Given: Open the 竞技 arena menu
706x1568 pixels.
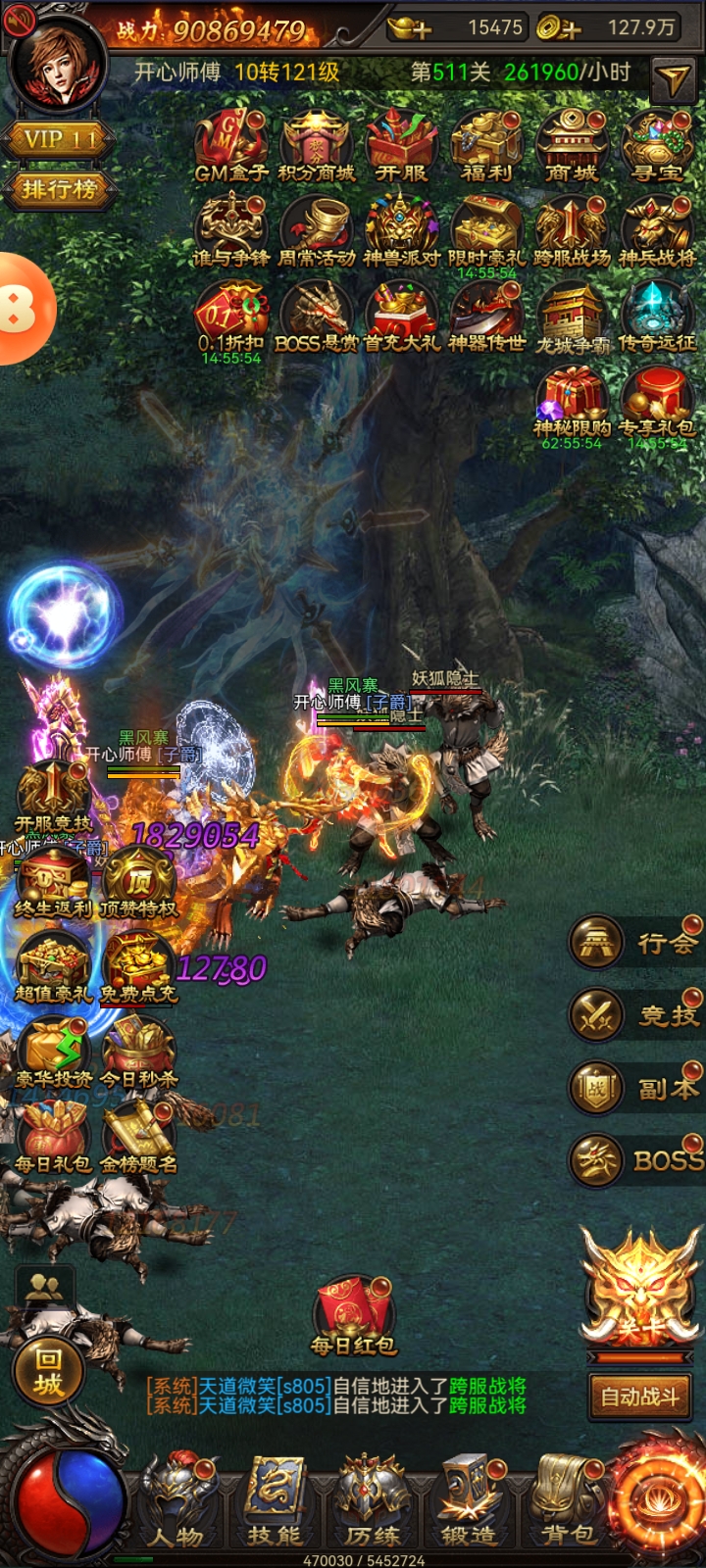Looking at the screenshot, I should [637, 1015].
